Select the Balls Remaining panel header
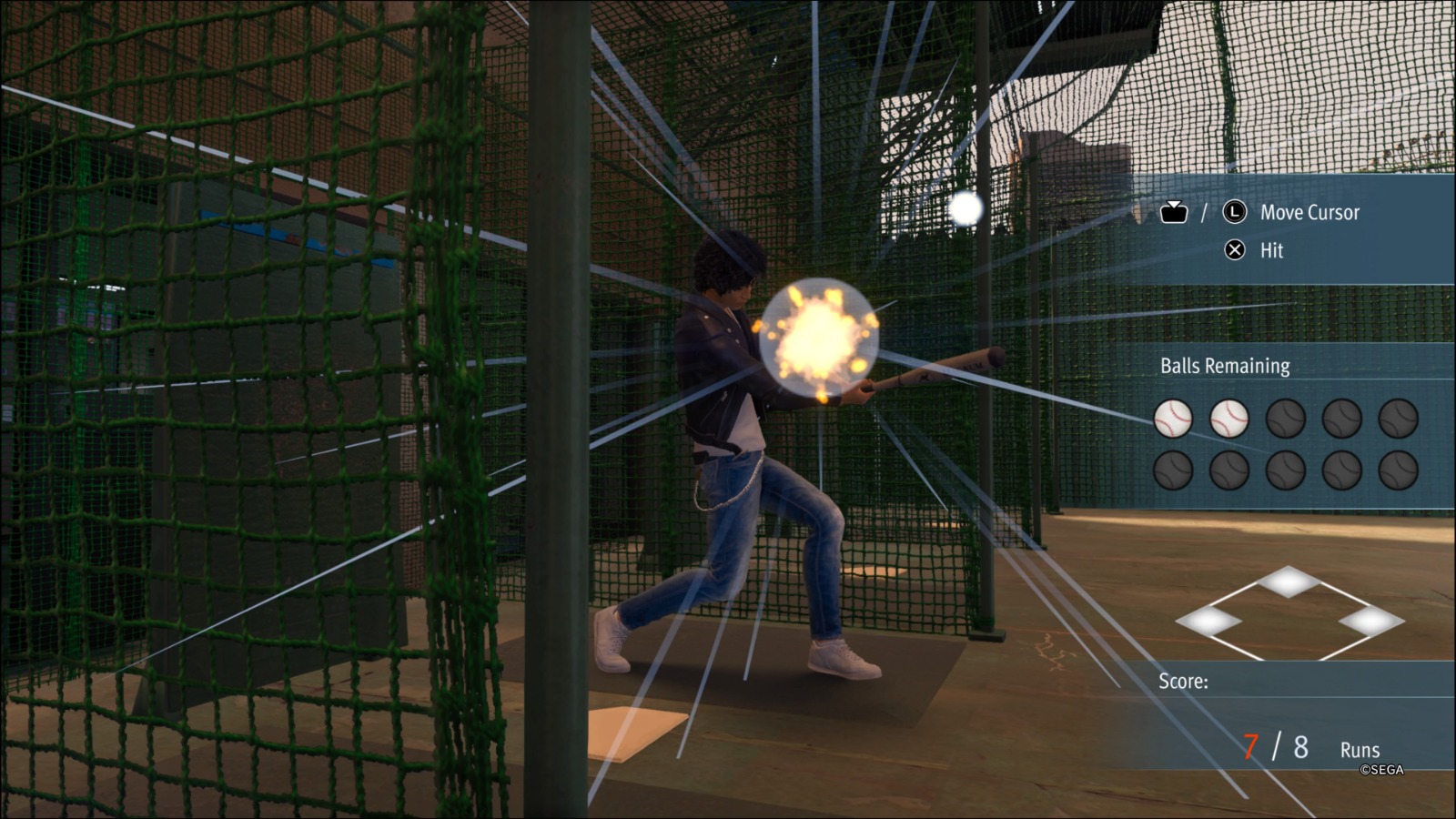The image size is (1456, 819). [x=1223, y=366]
